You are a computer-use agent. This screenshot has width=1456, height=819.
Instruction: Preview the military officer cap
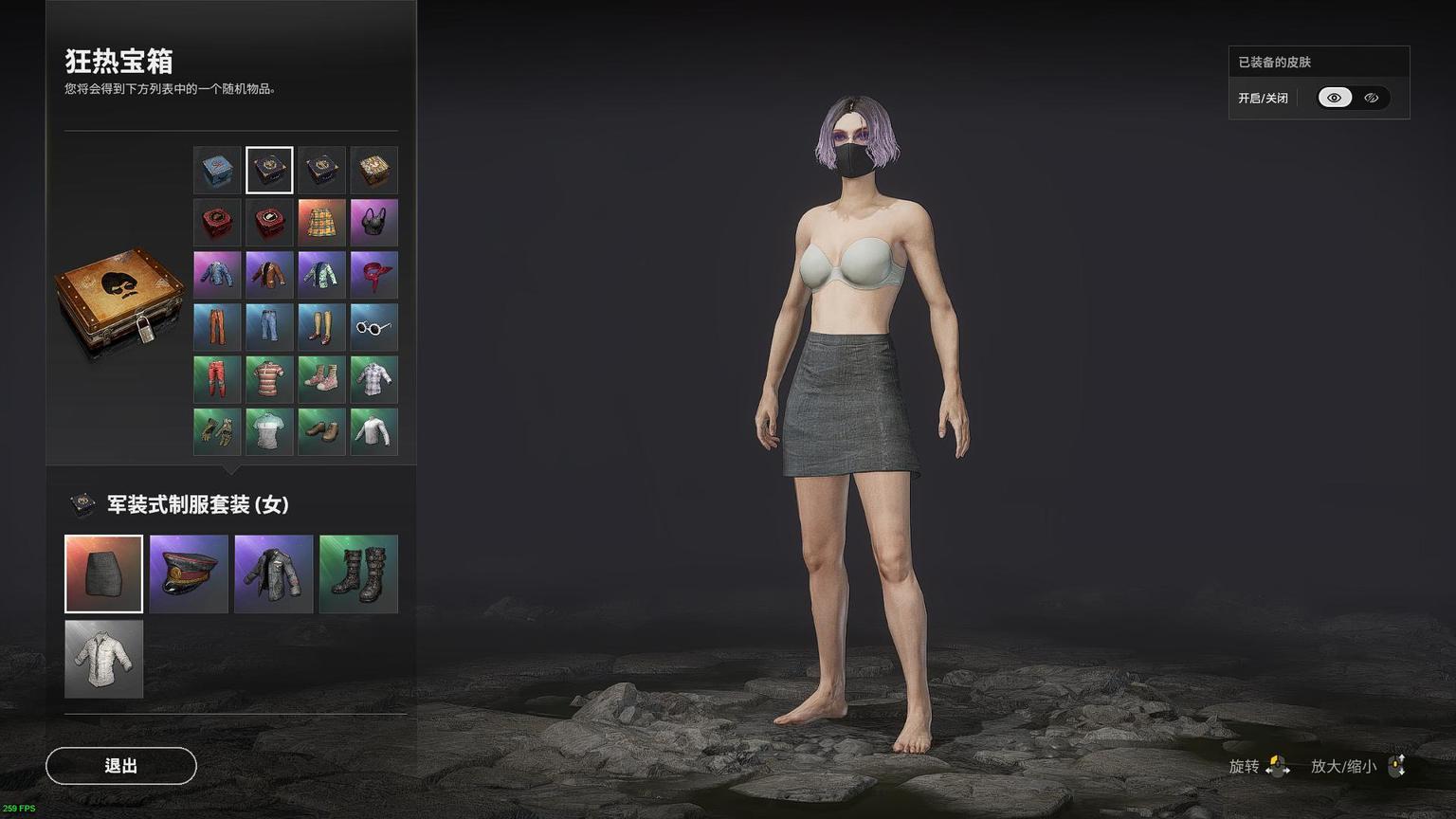pos(189,573)
